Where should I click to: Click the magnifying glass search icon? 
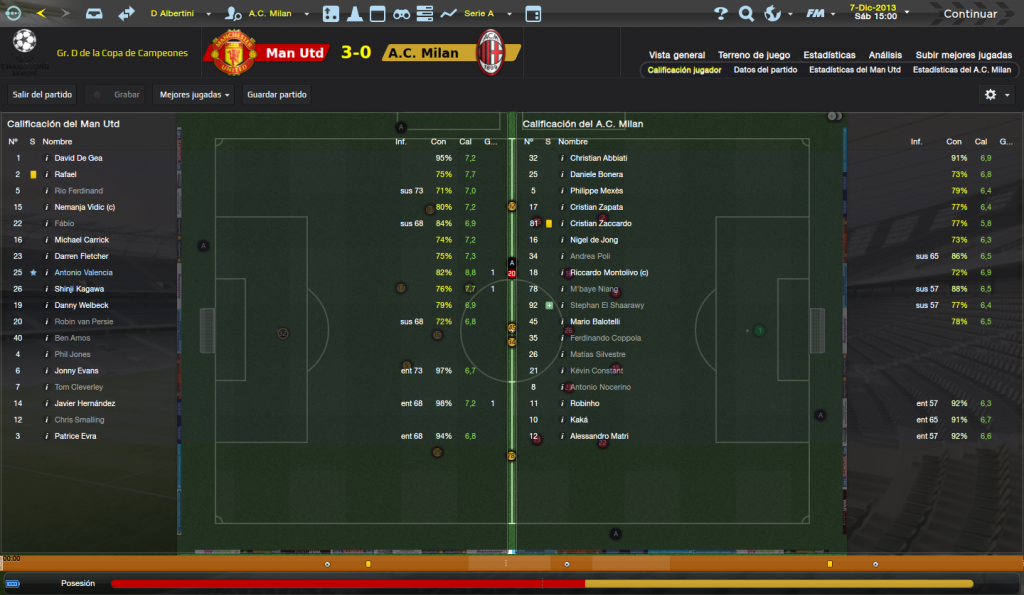click(x=746, y=14)
